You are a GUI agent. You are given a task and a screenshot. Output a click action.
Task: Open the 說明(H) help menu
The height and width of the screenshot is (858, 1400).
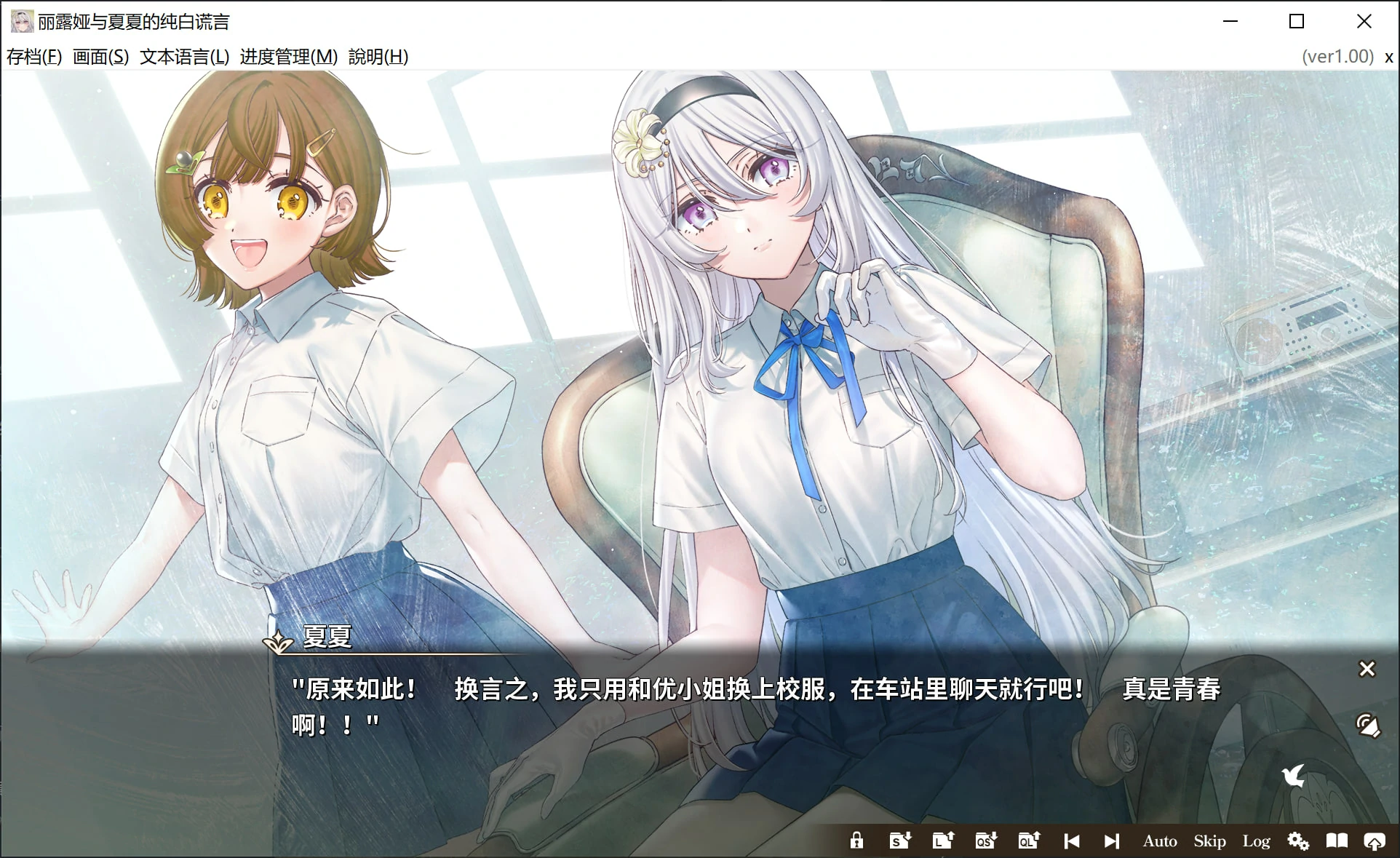(378, 56)
